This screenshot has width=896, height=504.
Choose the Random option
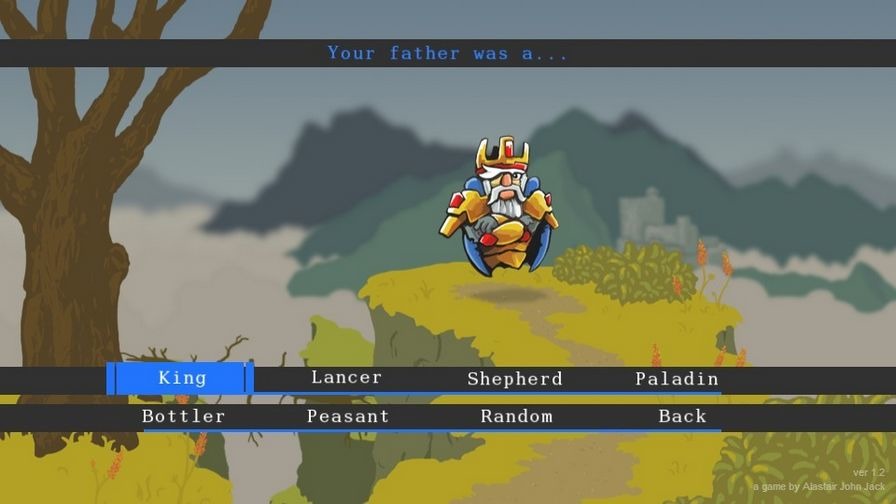(516, 416)
